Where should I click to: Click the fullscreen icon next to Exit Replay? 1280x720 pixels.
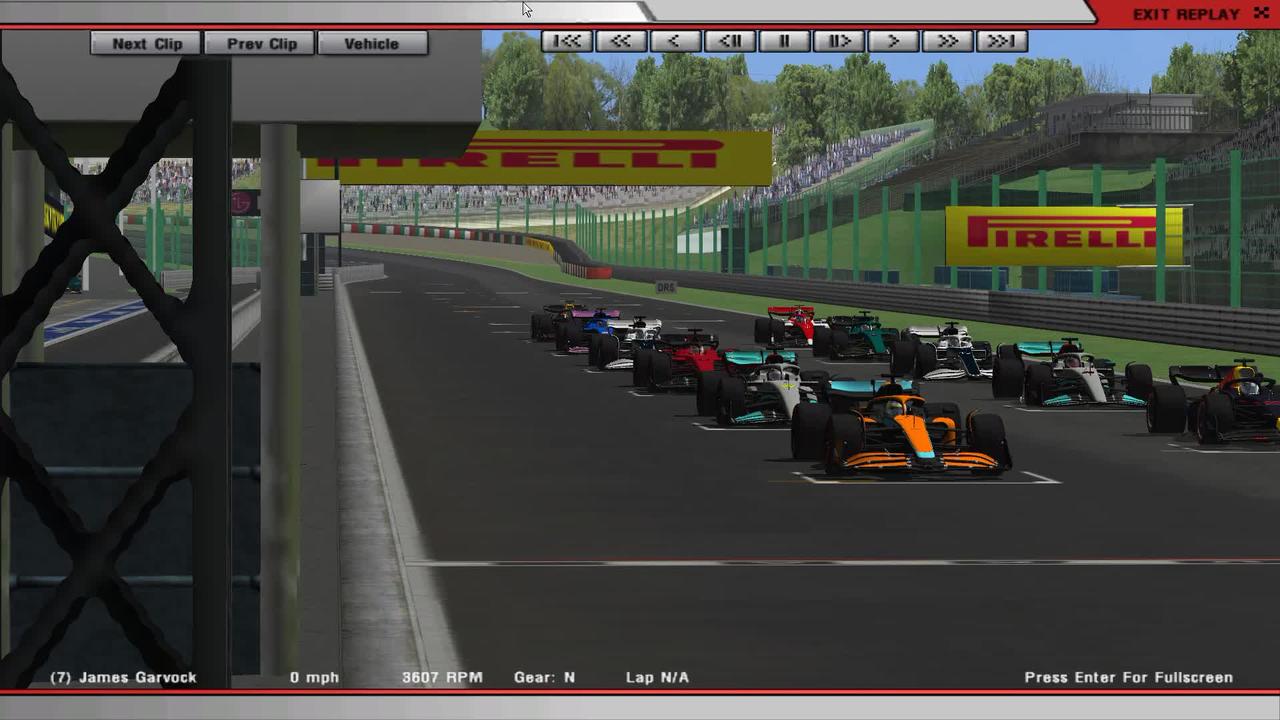(1261, 13)
